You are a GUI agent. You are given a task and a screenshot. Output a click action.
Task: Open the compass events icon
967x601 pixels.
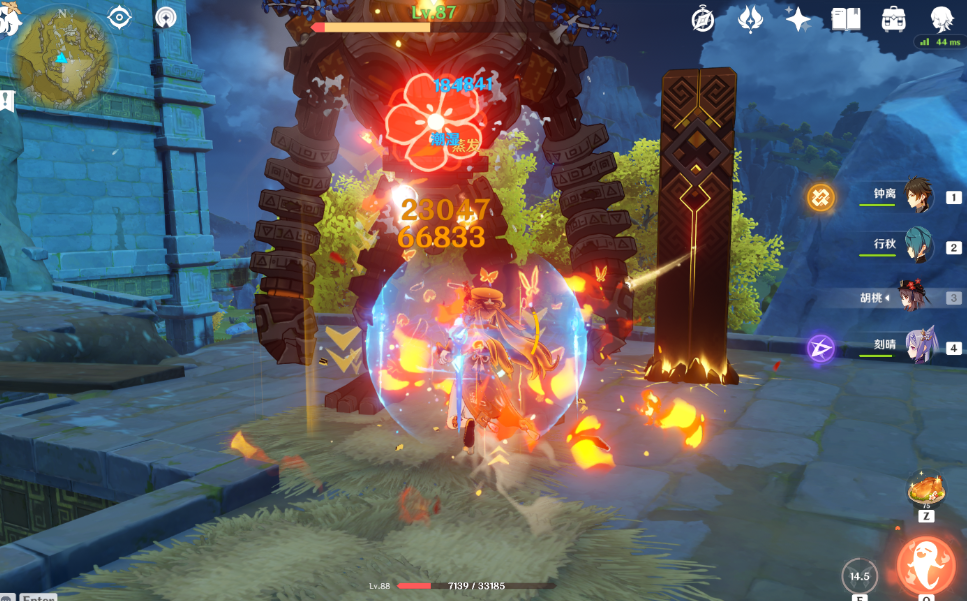(704, 20)
